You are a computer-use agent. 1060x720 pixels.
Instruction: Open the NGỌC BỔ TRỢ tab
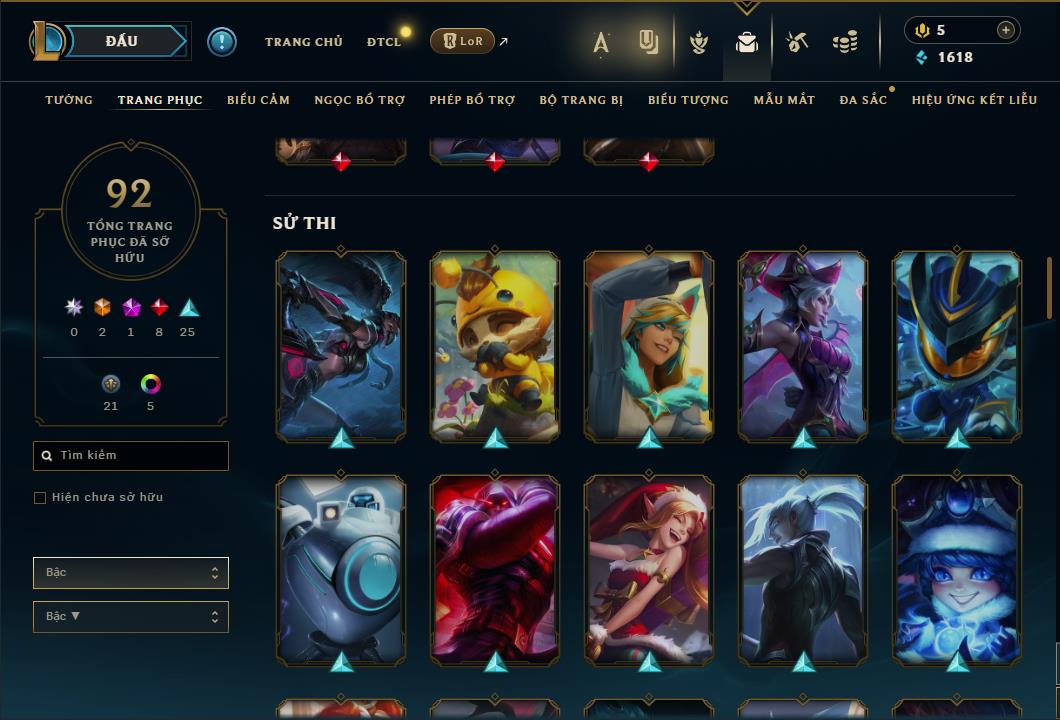pos(359,100)
